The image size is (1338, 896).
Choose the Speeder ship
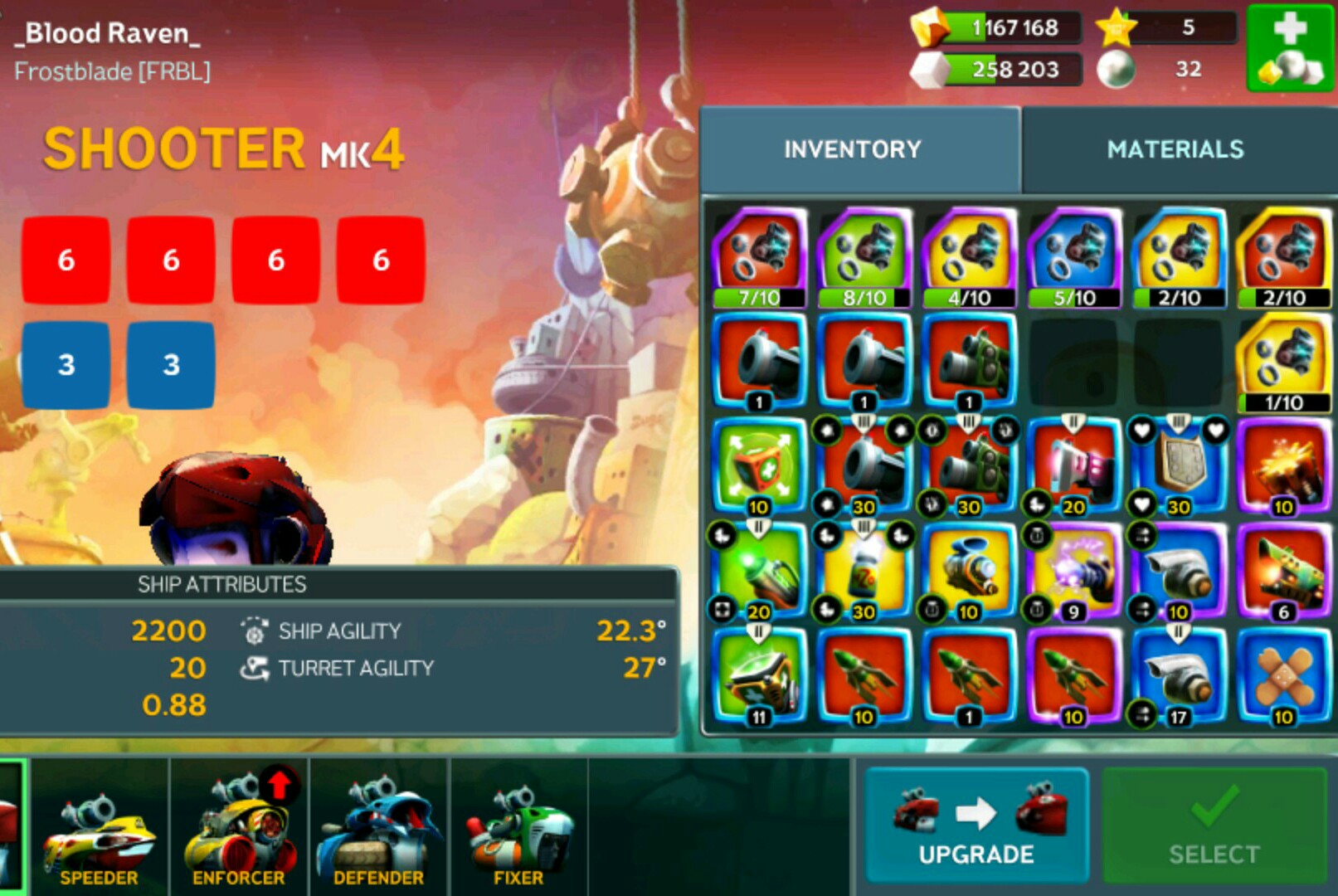coord(99,830)
